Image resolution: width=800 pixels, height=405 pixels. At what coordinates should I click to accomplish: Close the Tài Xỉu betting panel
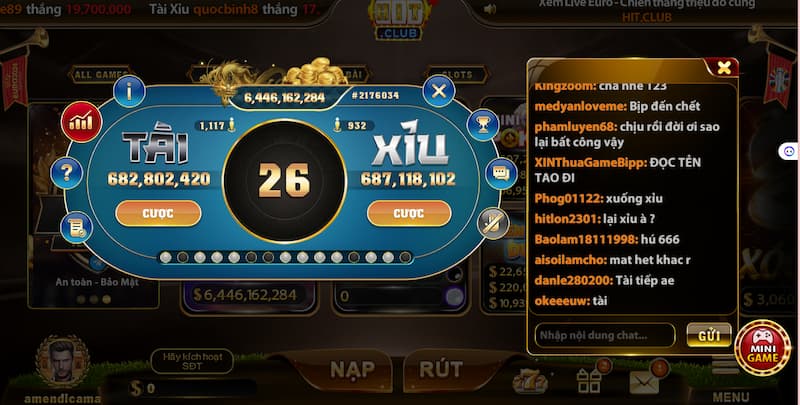[438, 92]
